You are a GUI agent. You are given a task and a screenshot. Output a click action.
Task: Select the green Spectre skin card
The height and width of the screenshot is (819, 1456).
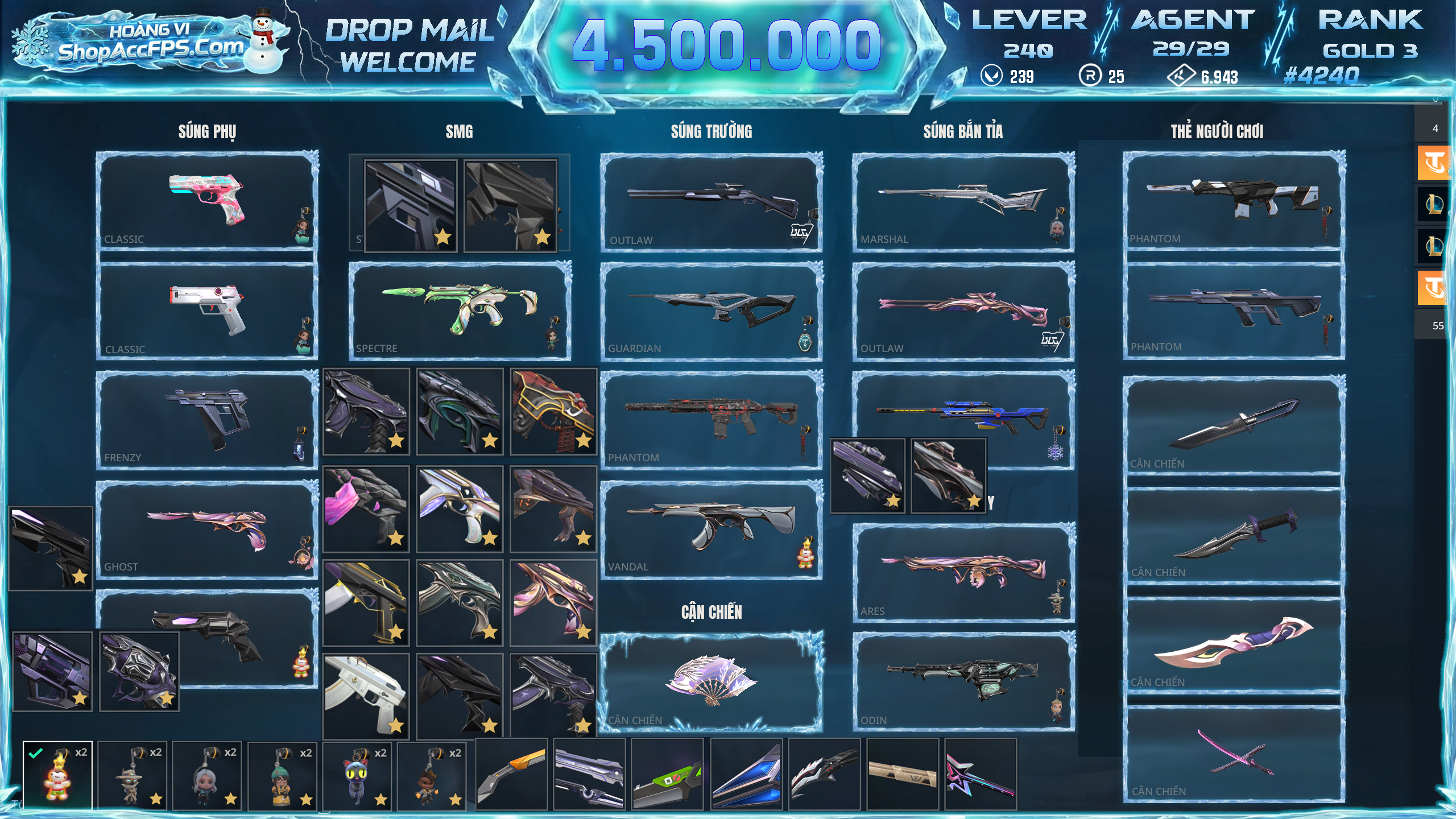(x=460, y=311)
